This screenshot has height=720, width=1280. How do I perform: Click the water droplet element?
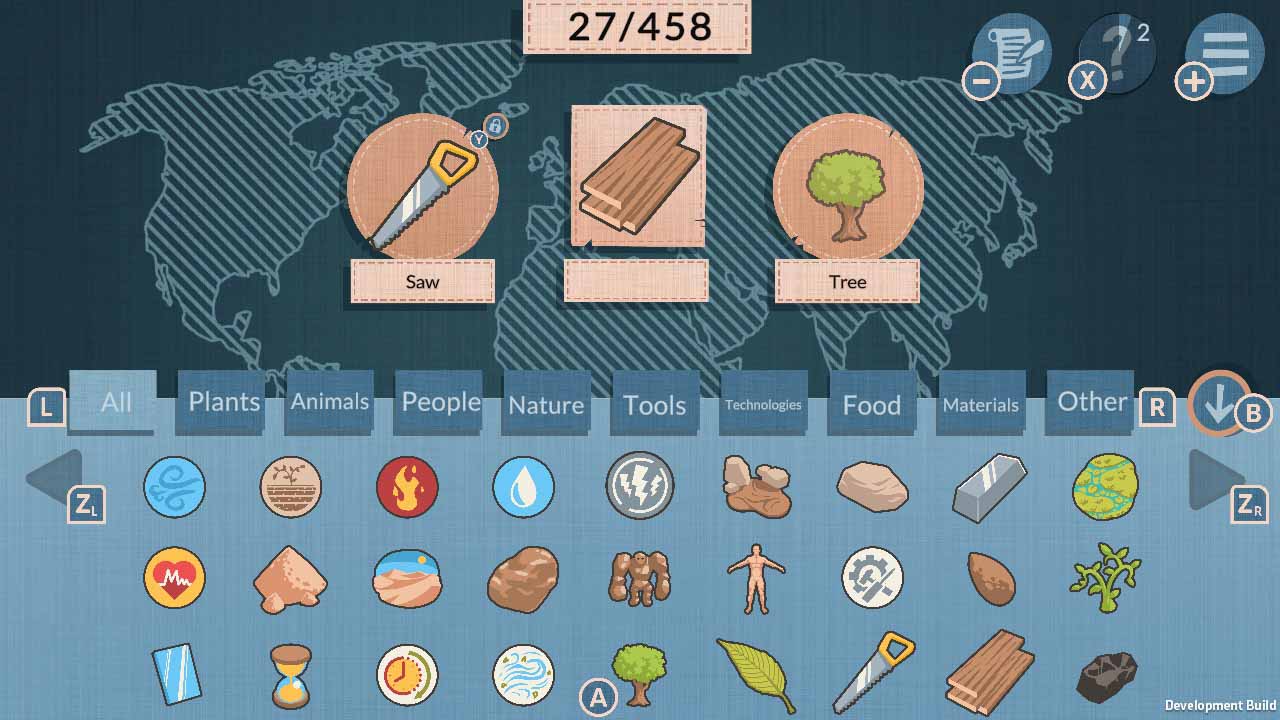click(523, 488)
